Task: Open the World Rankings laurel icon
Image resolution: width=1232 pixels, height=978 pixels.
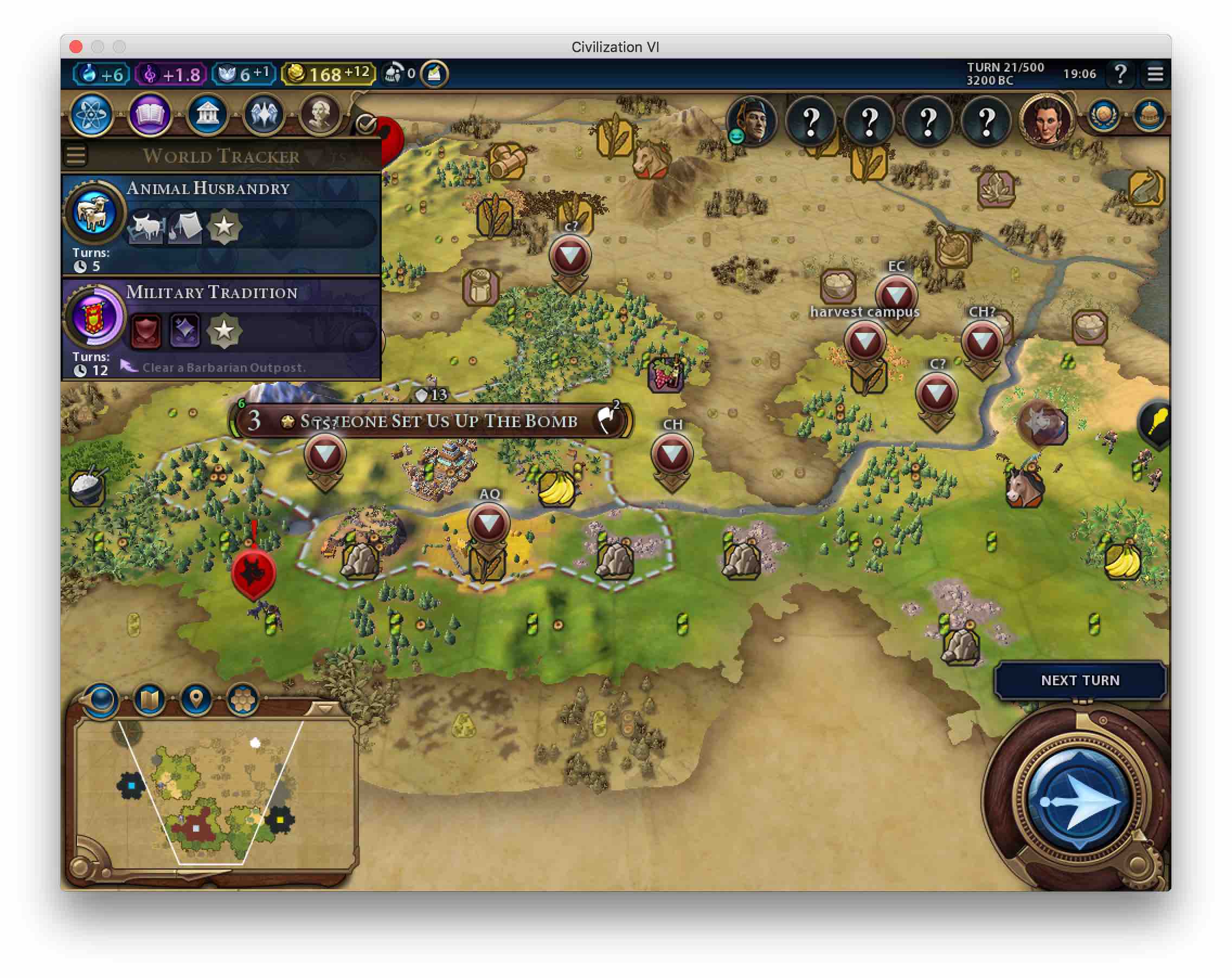Action: point(1104,117)
